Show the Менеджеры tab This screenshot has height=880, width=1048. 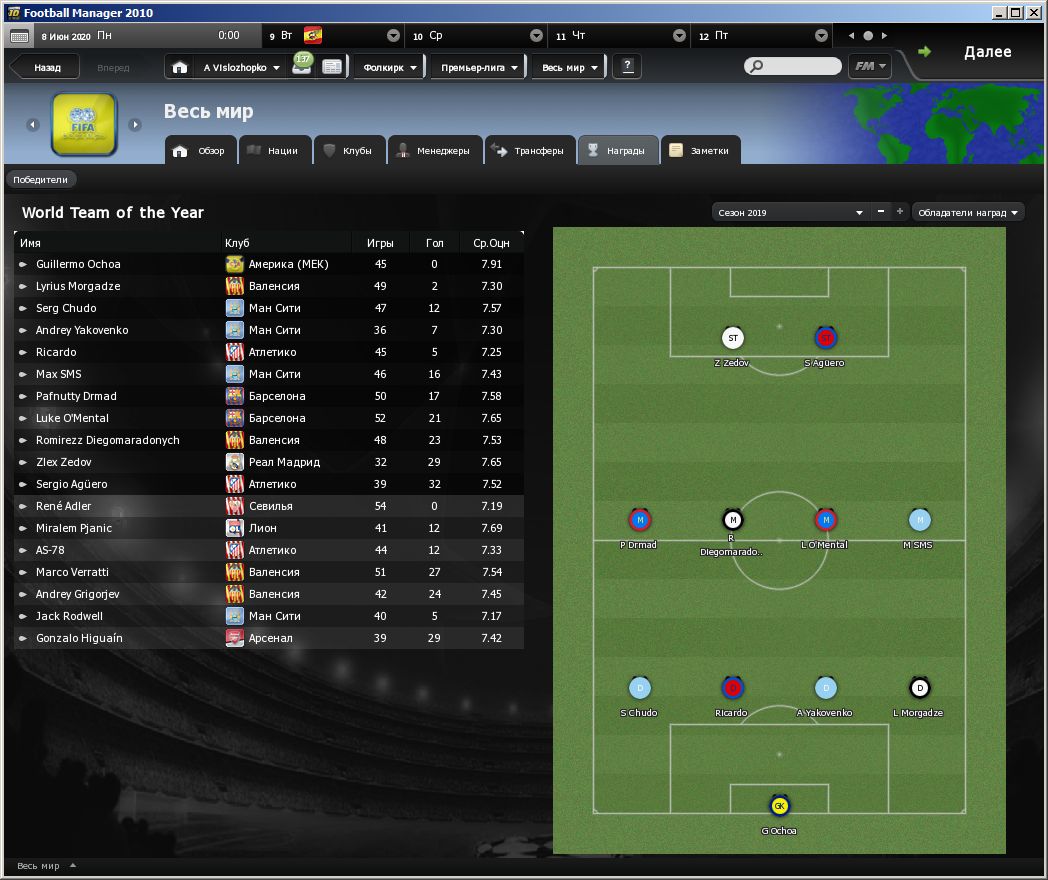tap(433, 151)
